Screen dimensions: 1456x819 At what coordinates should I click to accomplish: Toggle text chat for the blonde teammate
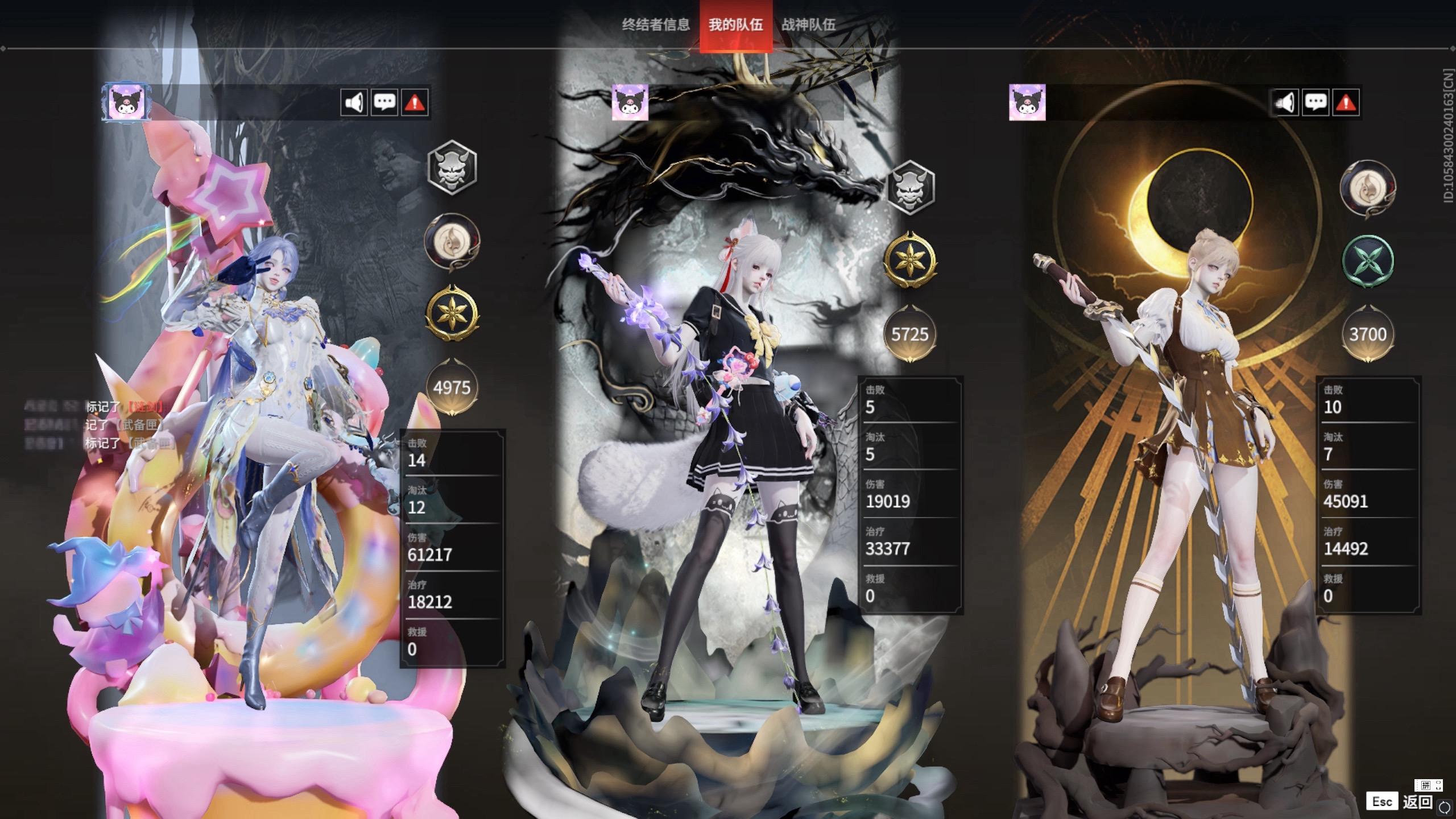tap(1316, 103)
